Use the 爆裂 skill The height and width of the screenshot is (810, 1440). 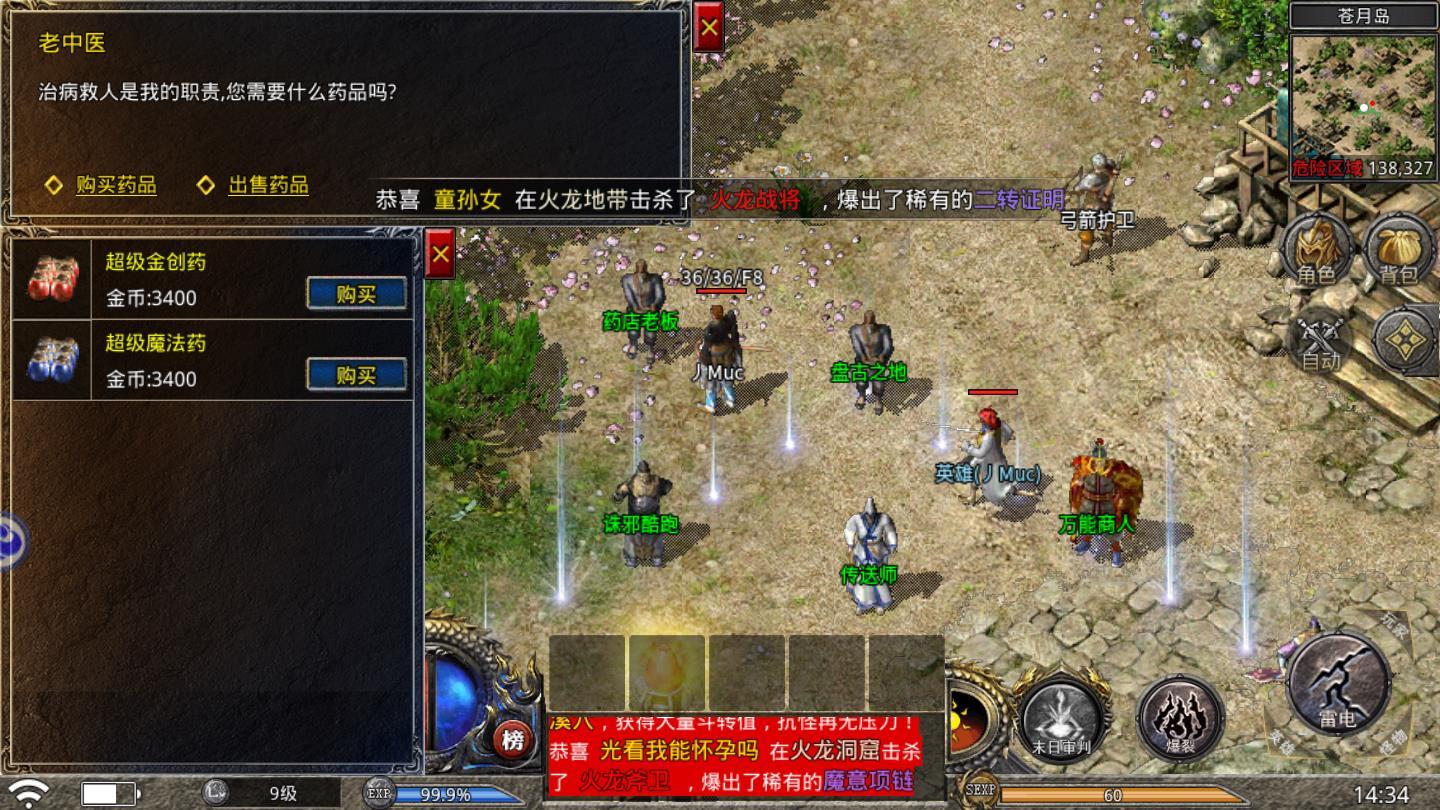tap(1182, 718)
